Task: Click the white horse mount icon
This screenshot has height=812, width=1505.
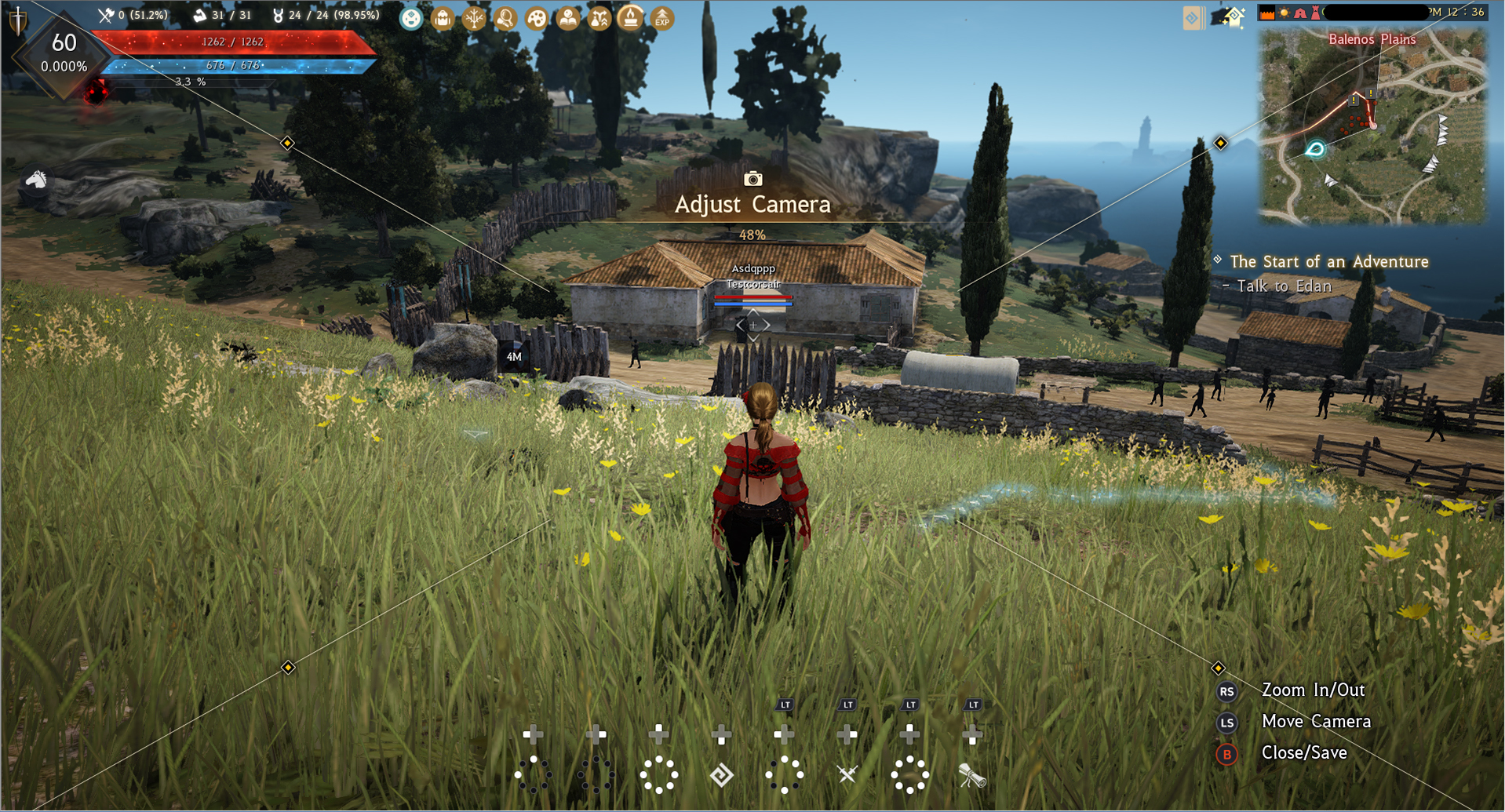Action: click(x=35, y=180)
